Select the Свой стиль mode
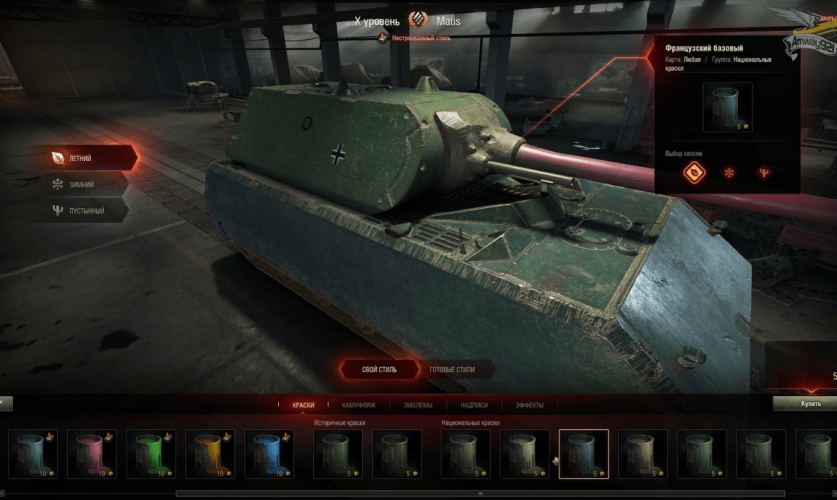The image size is (837, 500). (378, 369)
